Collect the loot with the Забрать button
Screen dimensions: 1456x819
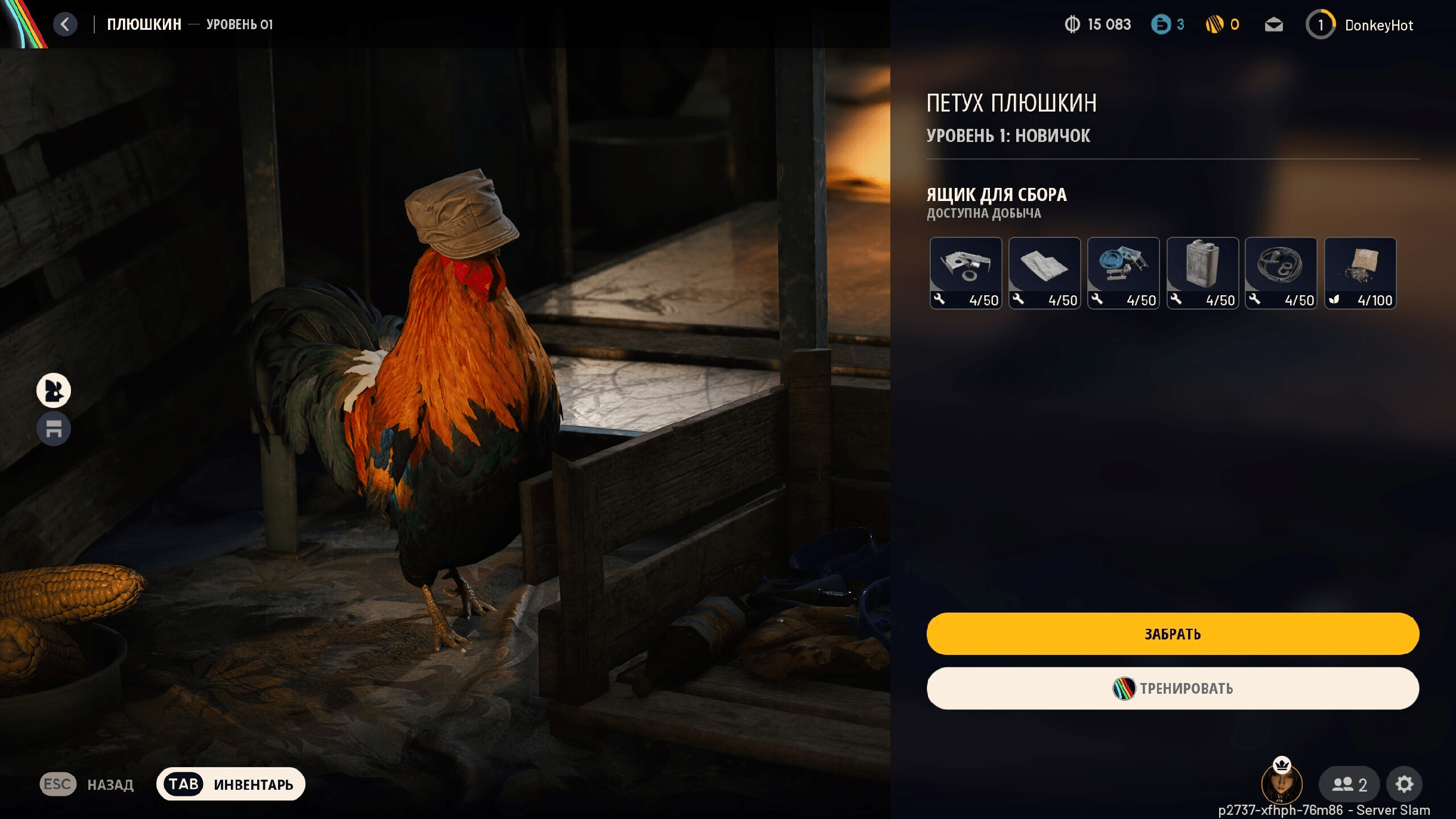[1173, 633]
